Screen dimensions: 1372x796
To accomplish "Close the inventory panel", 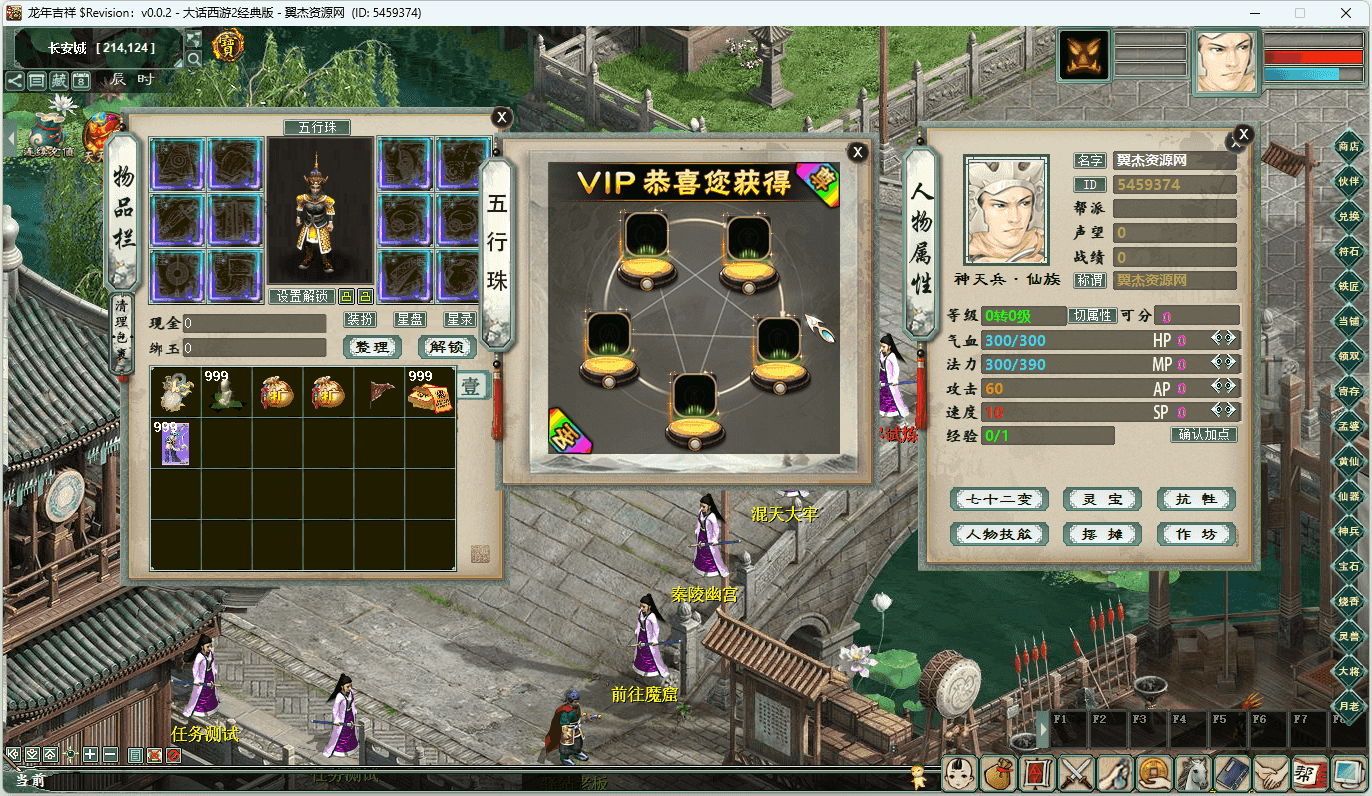I will pos(502,118).
